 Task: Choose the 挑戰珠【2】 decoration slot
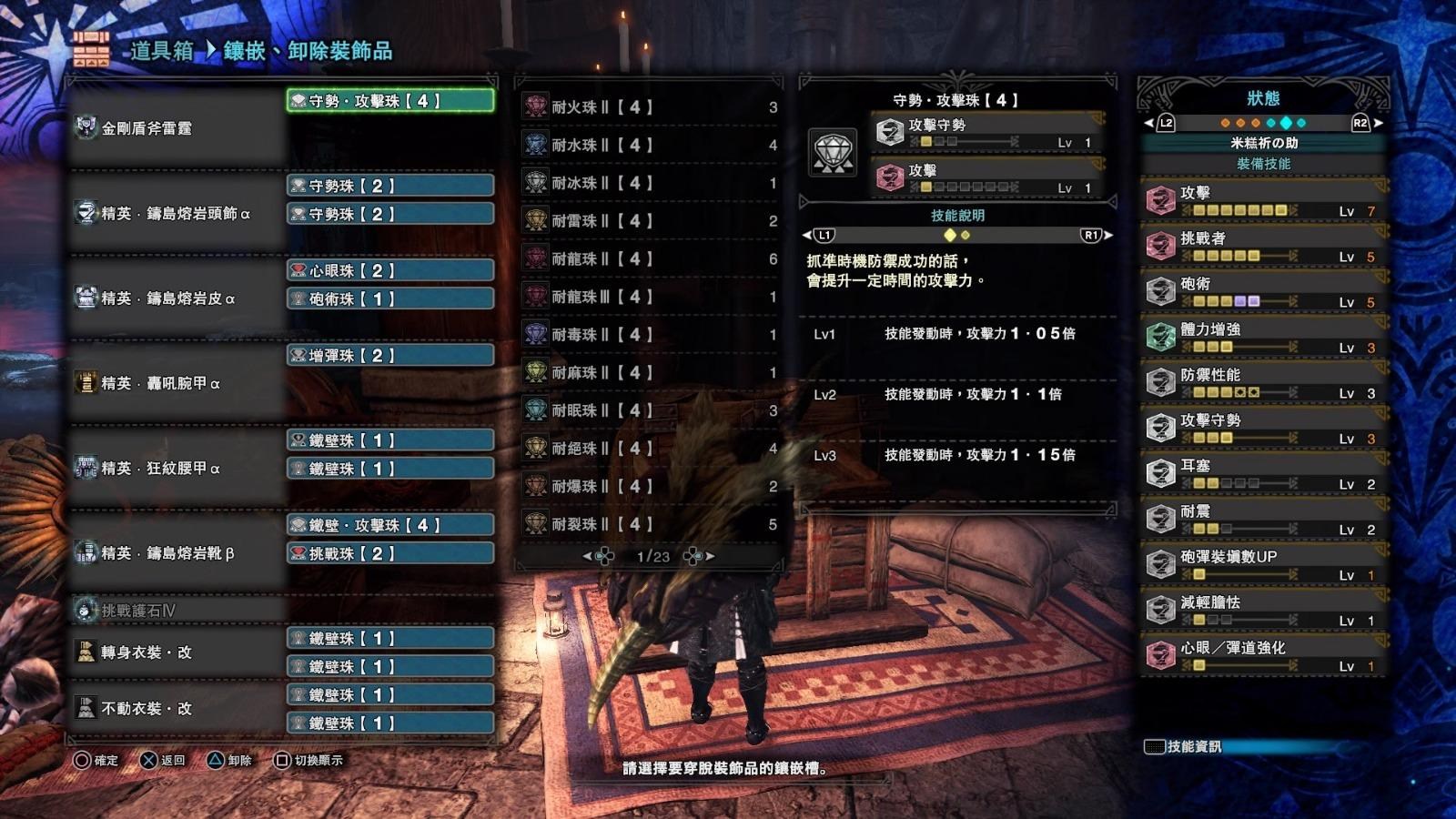click(x=390, y=553)
